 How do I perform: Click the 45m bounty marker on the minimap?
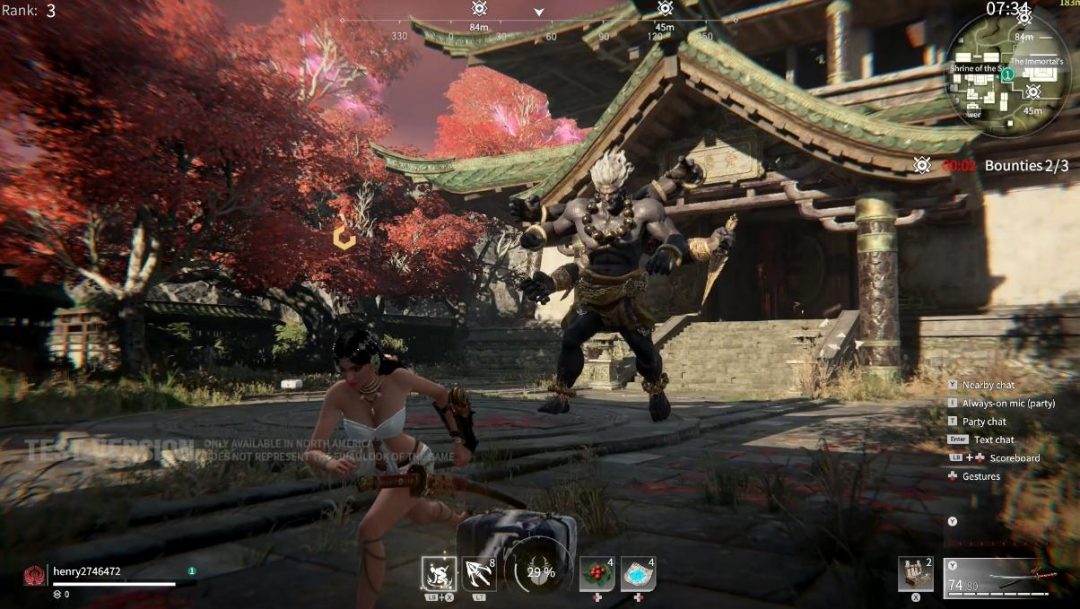point(1033,92)
